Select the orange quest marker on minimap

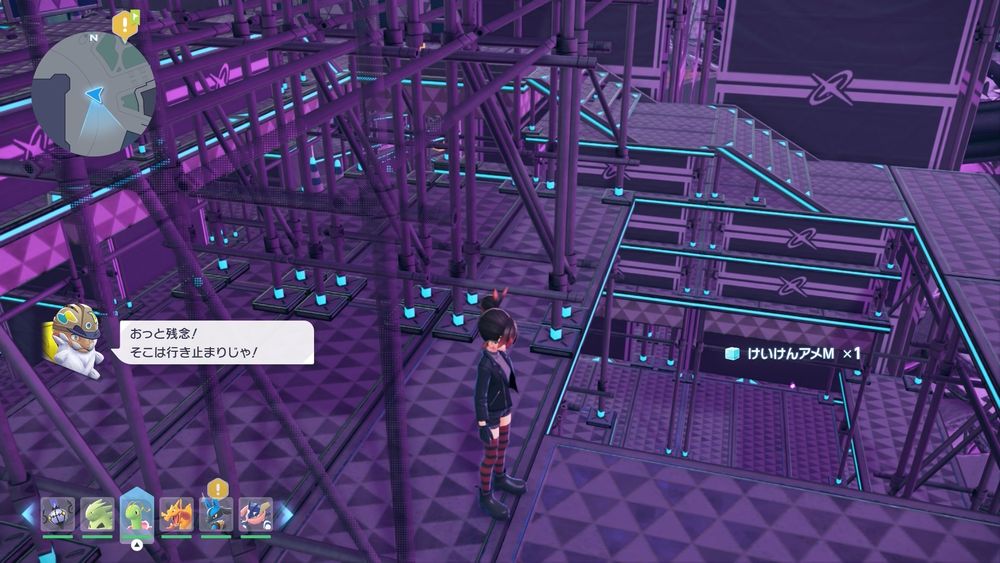[x=125, y=22]
